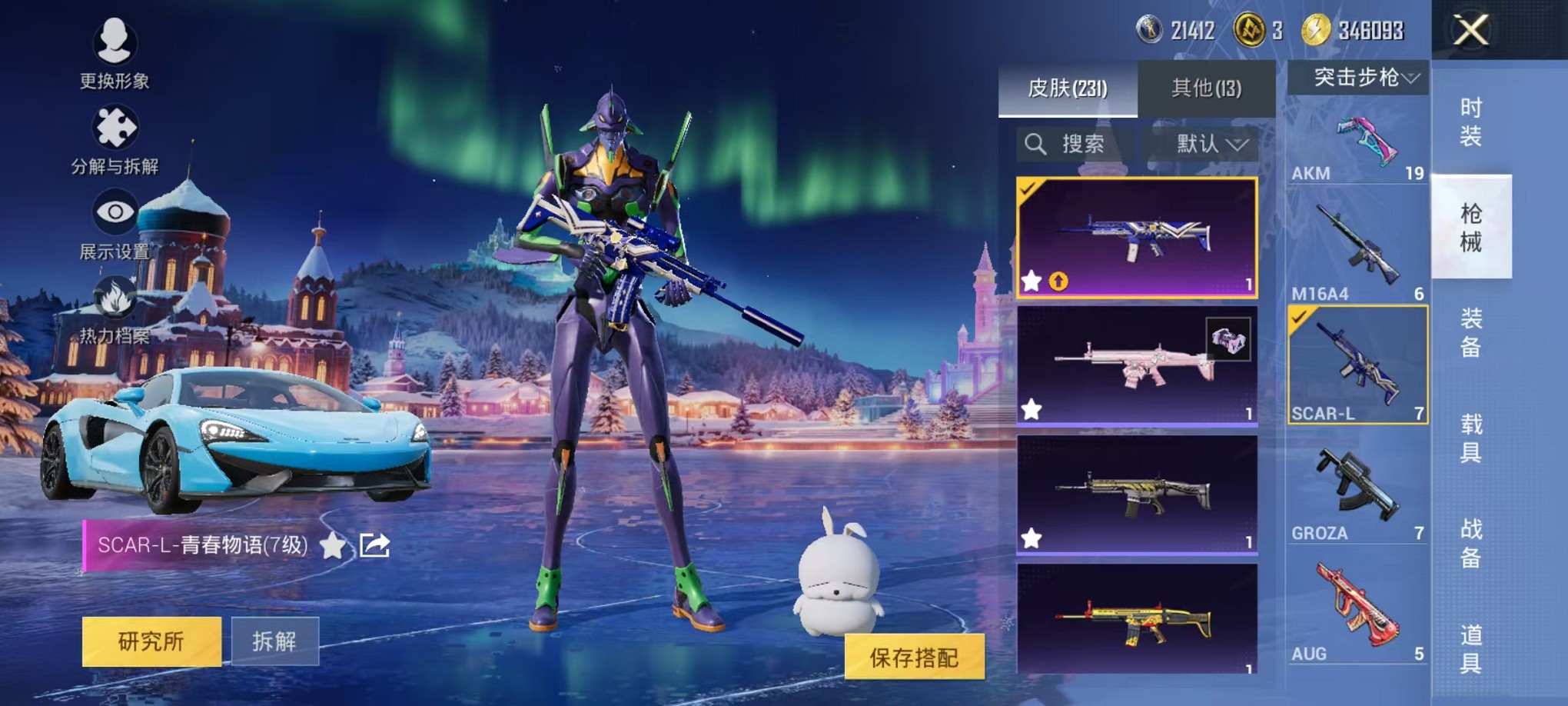Viewport: 1568px width, 706px height.
Task: Click the 搜索 search field
Action: point(1075,144)
